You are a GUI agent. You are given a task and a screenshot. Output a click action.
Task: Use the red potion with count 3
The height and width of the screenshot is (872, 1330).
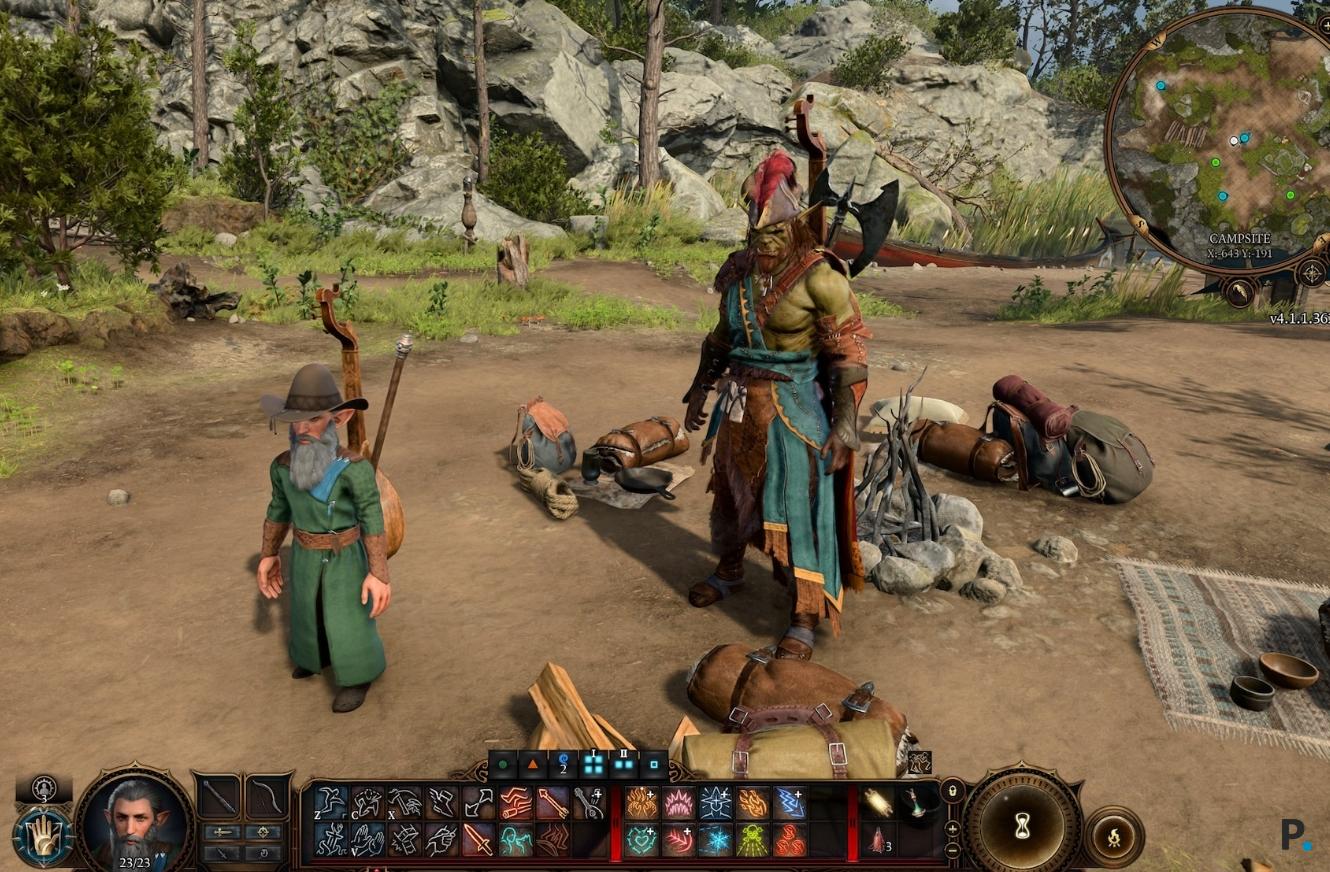click(877, 839)
